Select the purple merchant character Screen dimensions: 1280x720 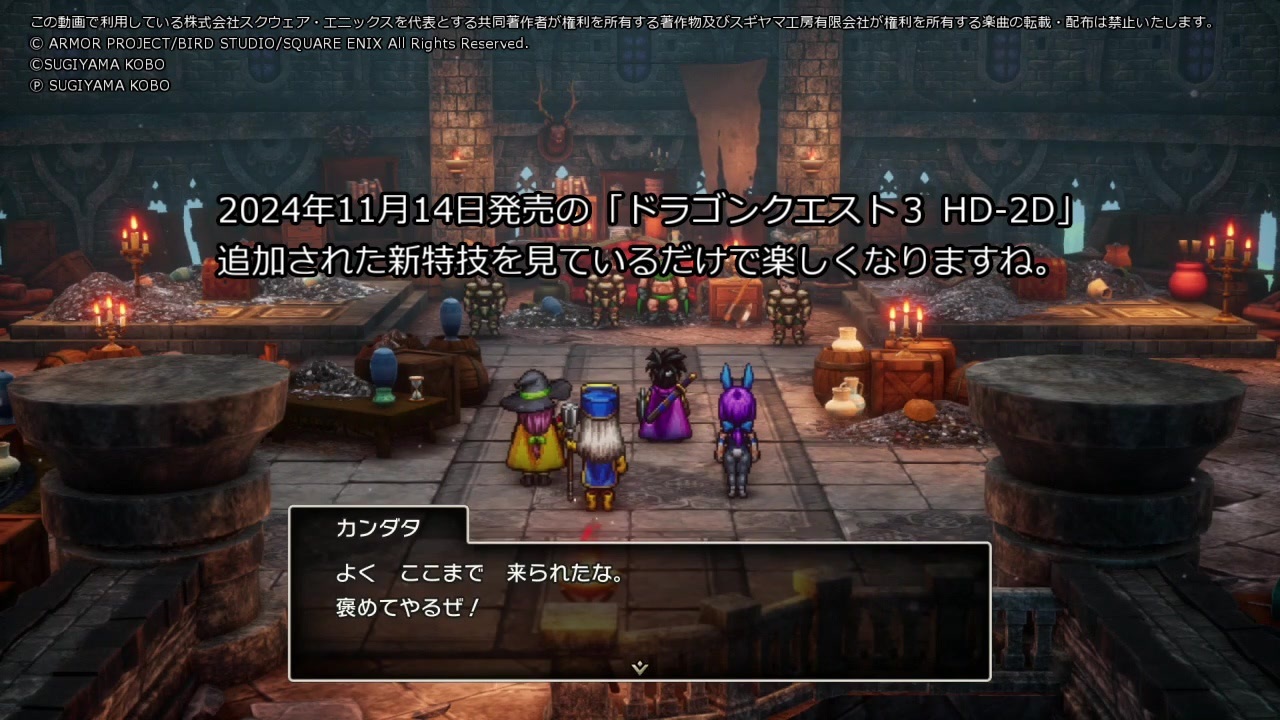(665, 400)
